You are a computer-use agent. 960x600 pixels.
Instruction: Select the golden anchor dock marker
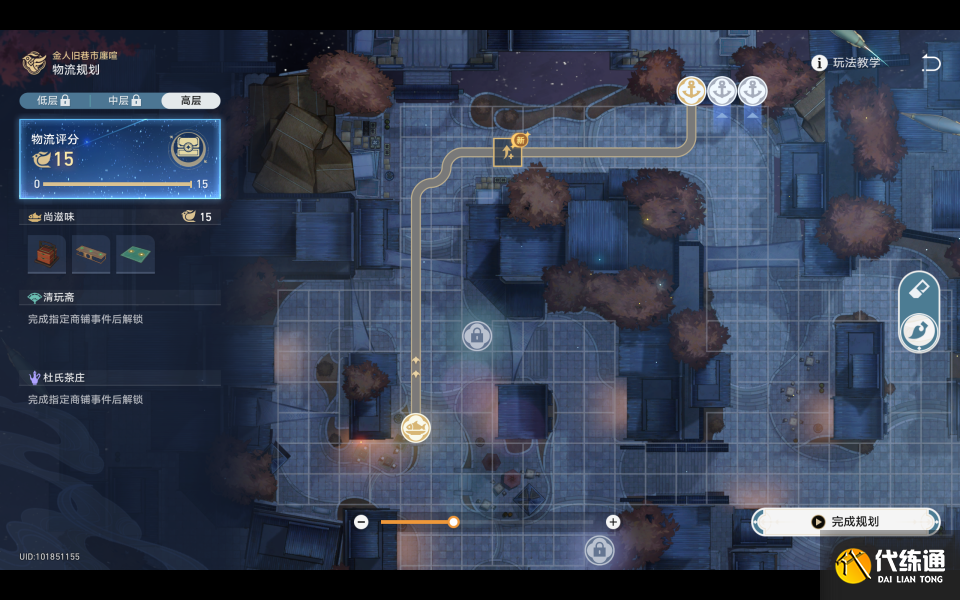click(x=691, y=91)
